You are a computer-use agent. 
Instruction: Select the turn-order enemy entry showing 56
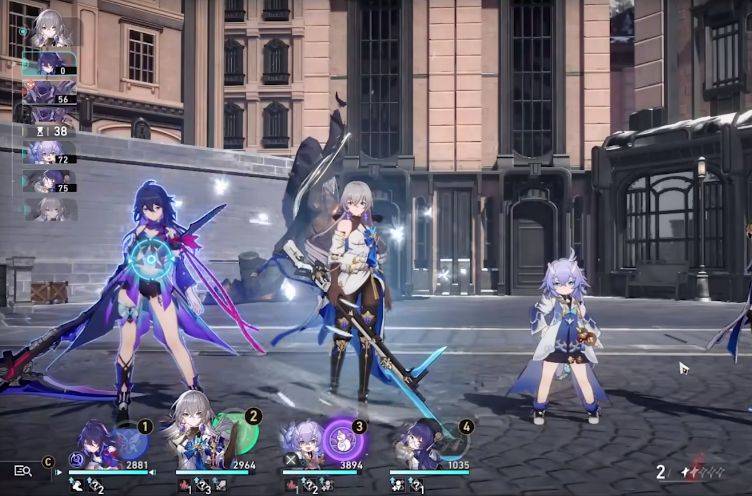click(48, 93)
